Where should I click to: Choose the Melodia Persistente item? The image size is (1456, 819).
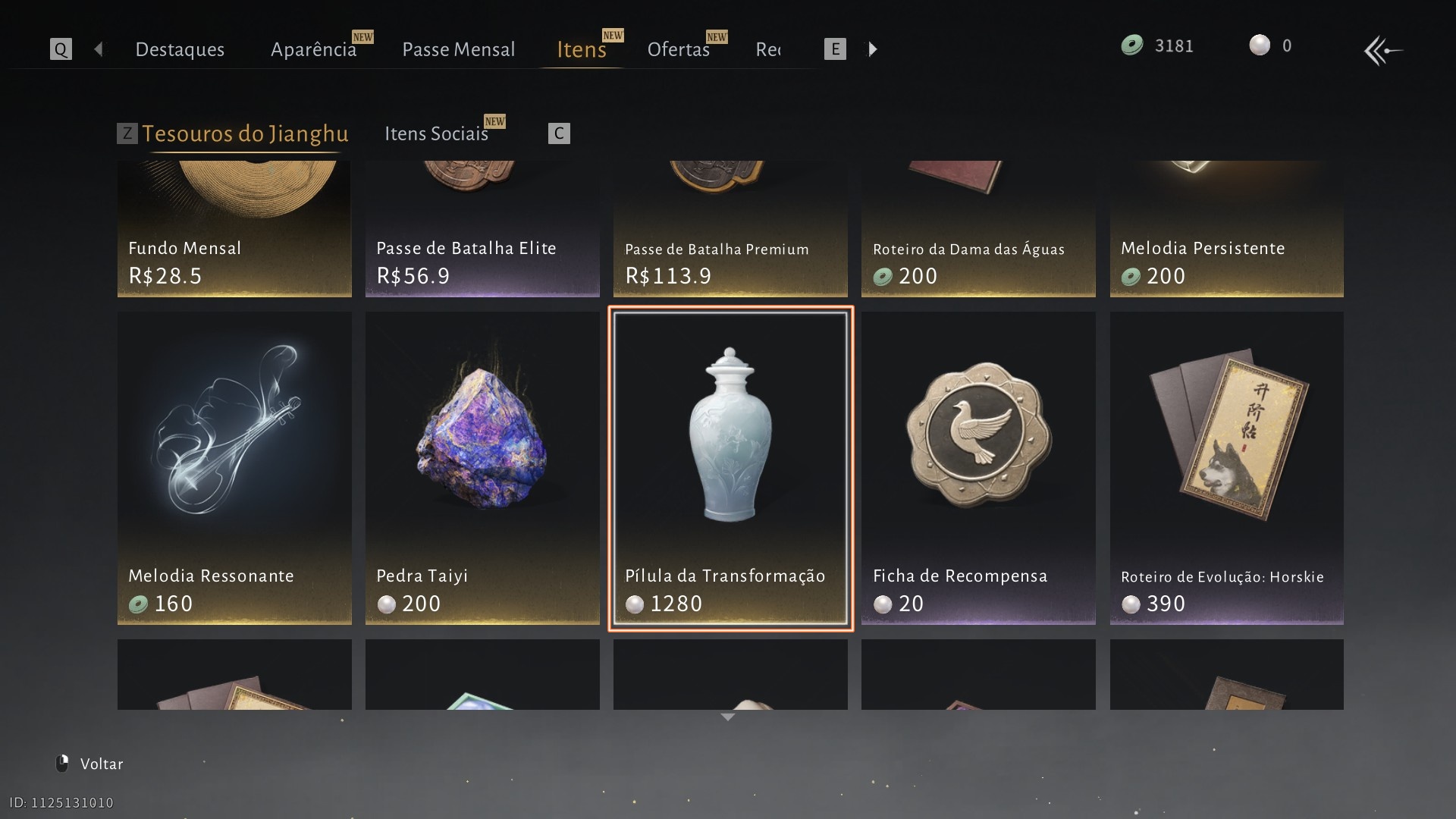point(1226,229)
